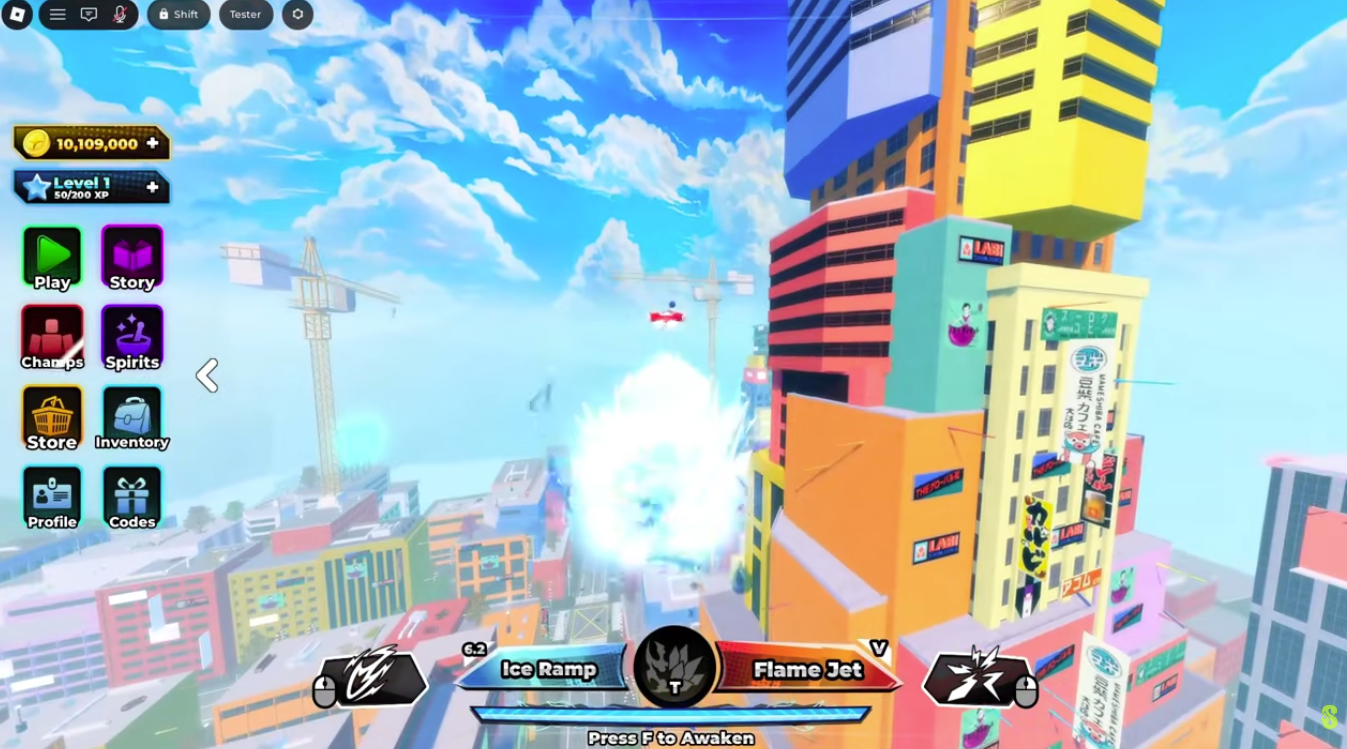Click the blue Awaken progress bar

pyautogui.click(x=673, y=714)
